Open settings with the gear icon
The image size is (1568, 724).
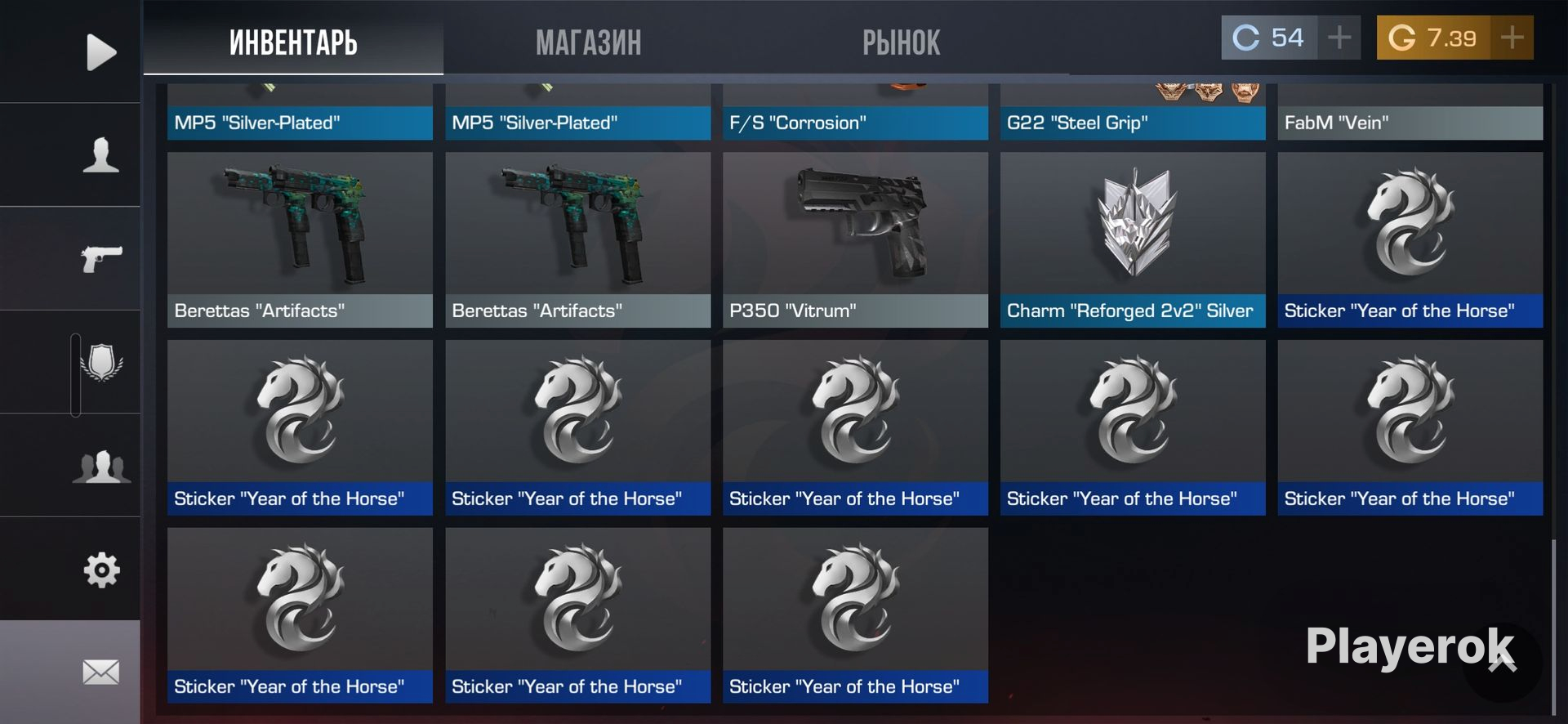point(101,570)
